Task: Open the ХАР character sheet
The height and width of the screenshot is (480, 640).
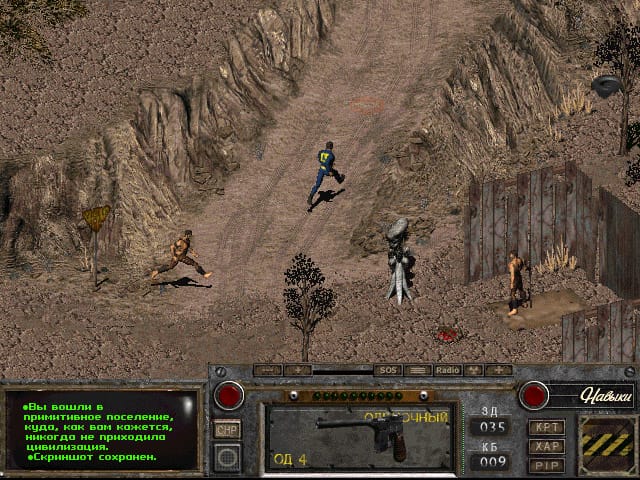Action: click(546, 446)
